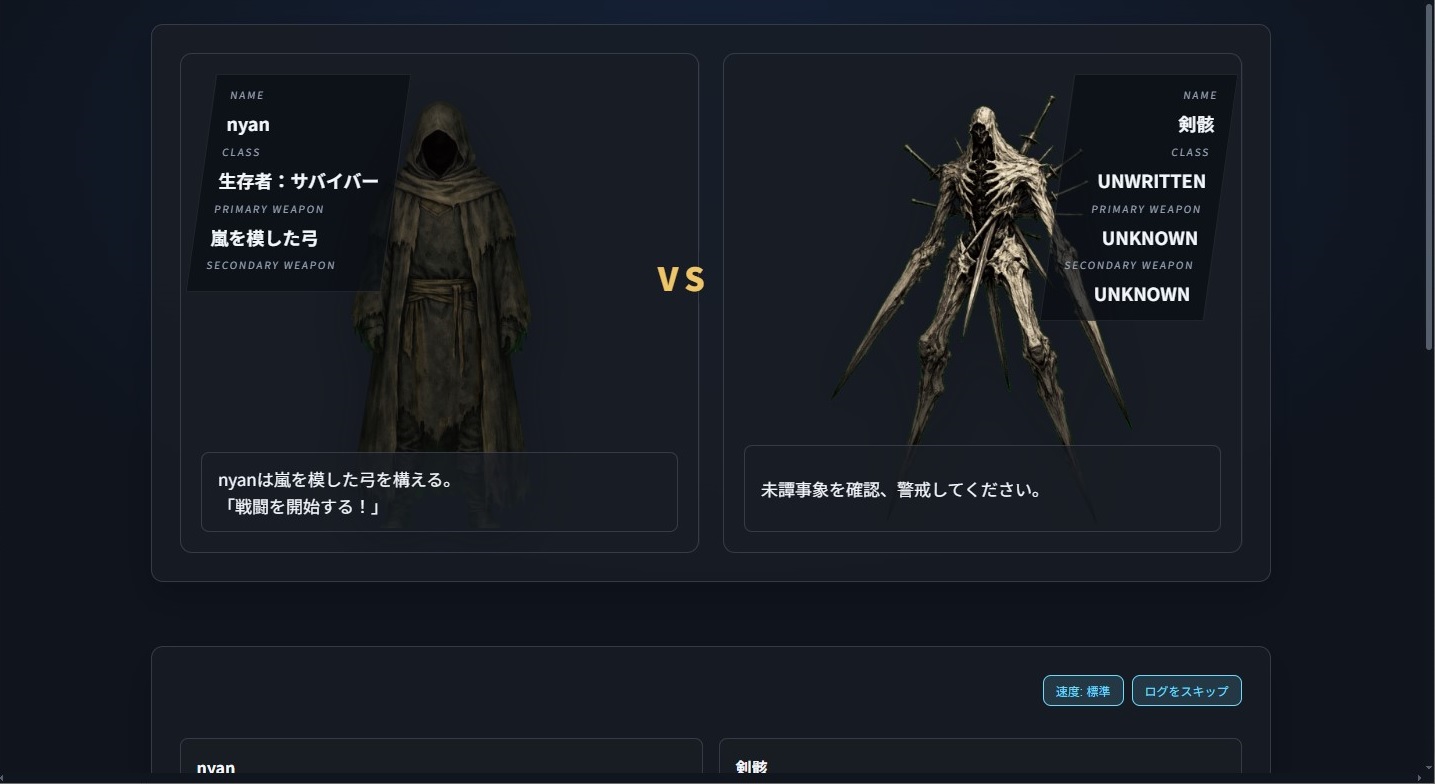Viewport: 1435px width, 784px height.
Task: Click the SECONDARY WEAPON label on nyan's card
Action: coord(270,265)
